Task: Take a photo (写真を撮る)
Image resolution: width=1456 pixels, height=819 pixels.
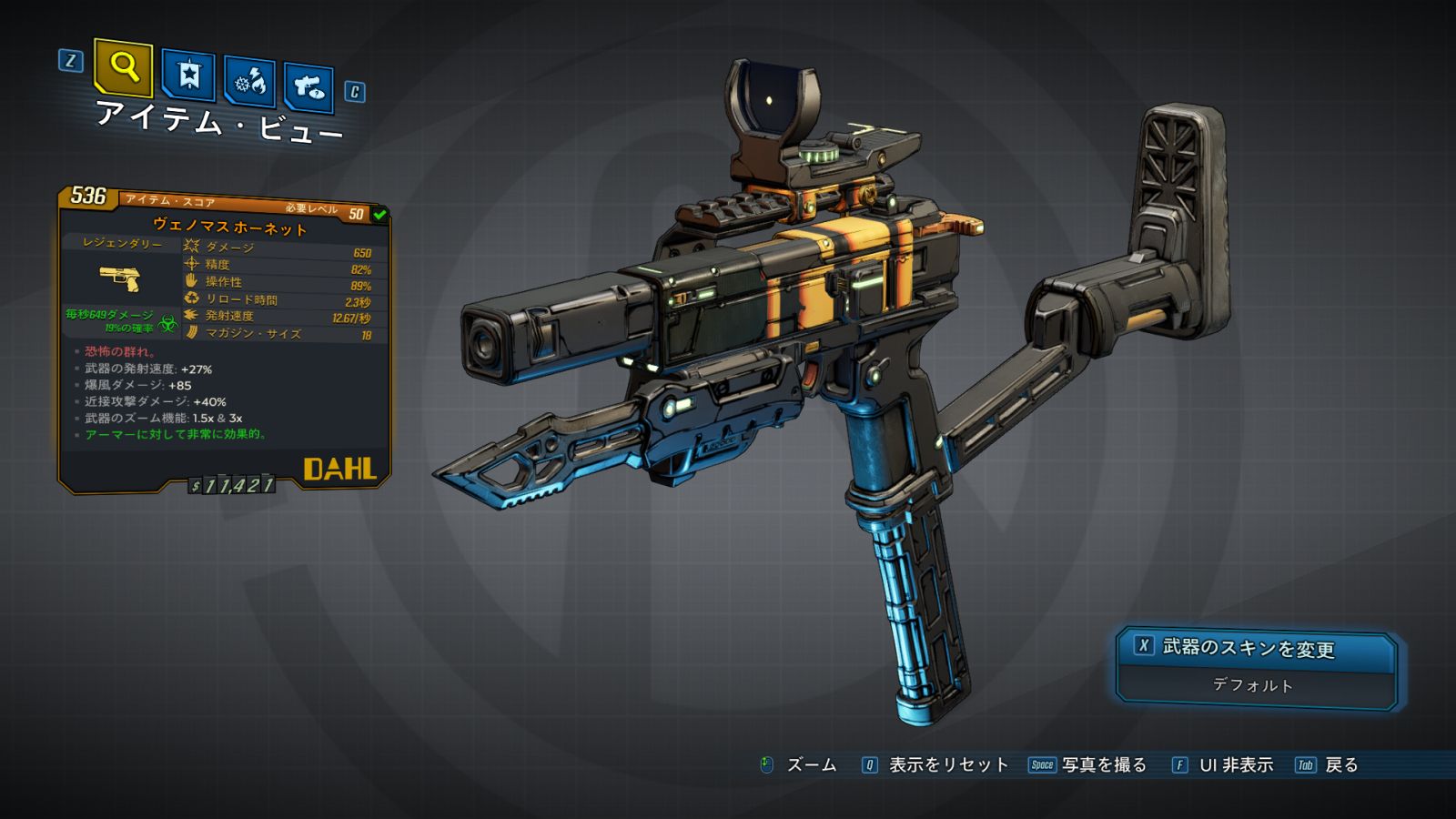Action: click(x=1089, y=765)
